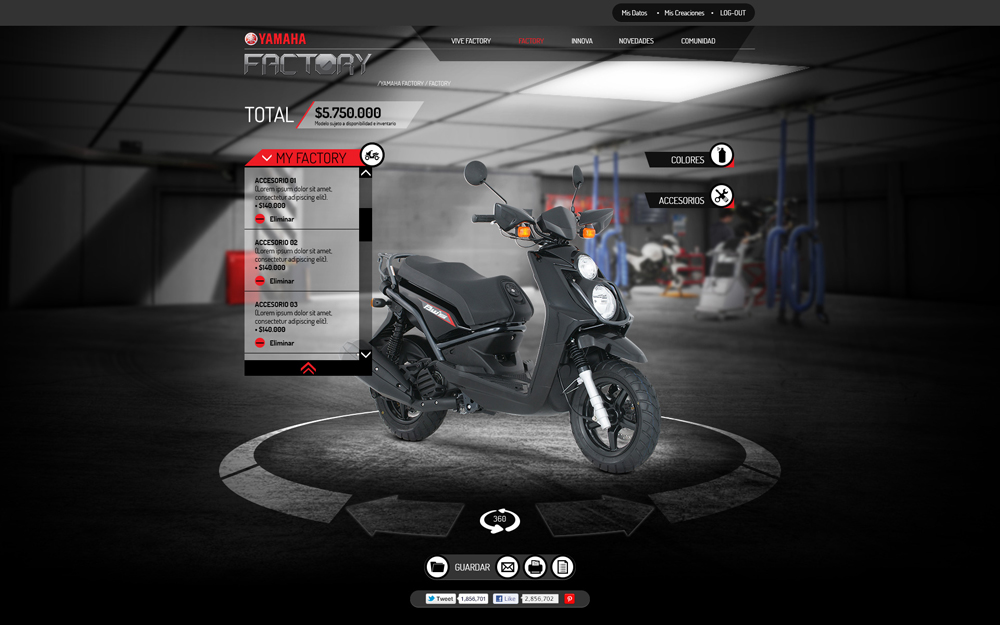Open the Novedades section
Viewport: 1000px width, 625px height.
click(636, 41)
